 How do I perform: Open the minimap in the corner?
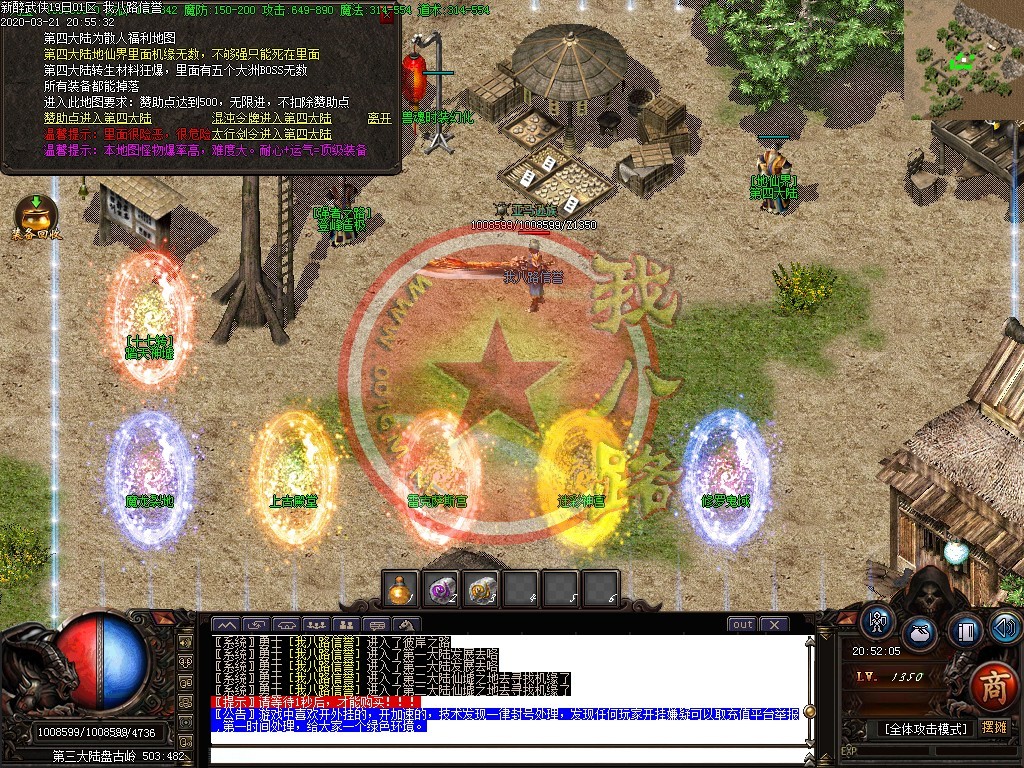964,47
